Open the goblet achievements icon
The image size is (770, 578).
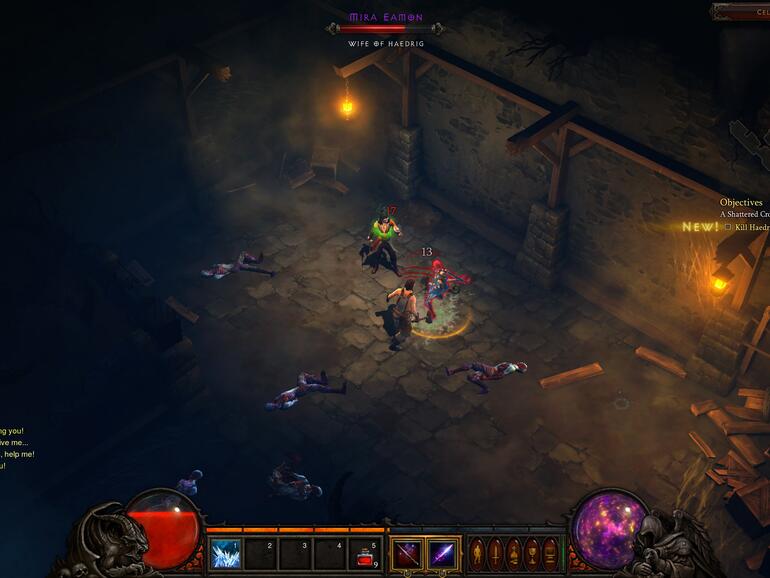tap(531, 553)
